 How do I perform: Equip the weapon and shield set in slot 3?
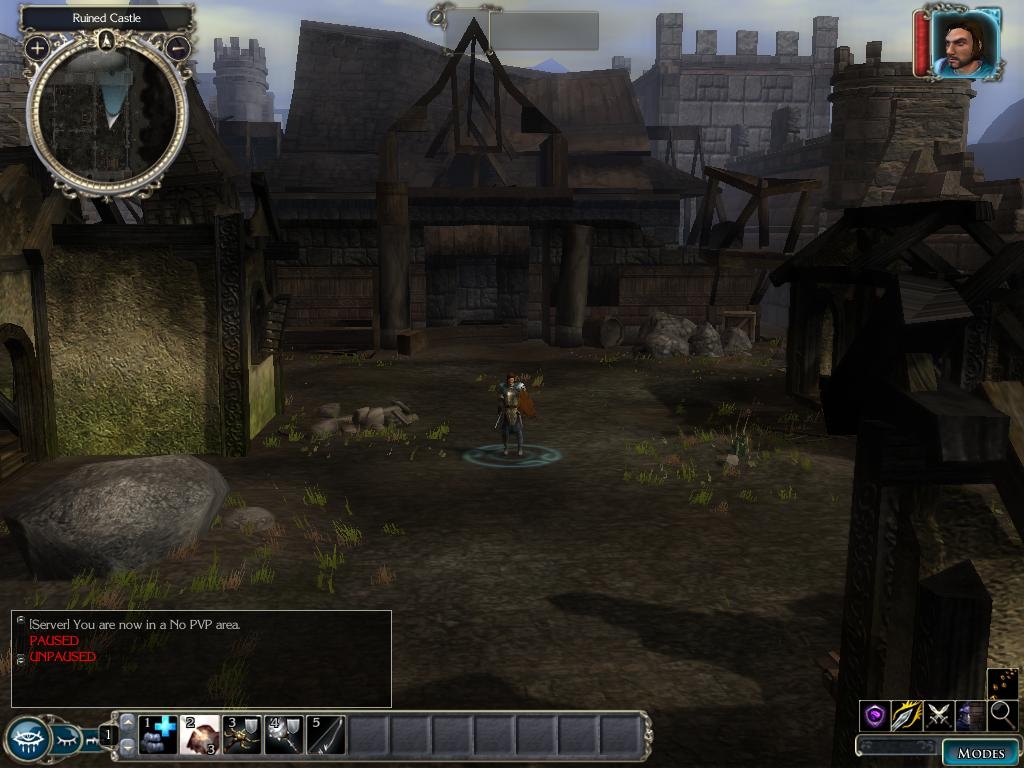pyautogui.click(x=242, y=735)
